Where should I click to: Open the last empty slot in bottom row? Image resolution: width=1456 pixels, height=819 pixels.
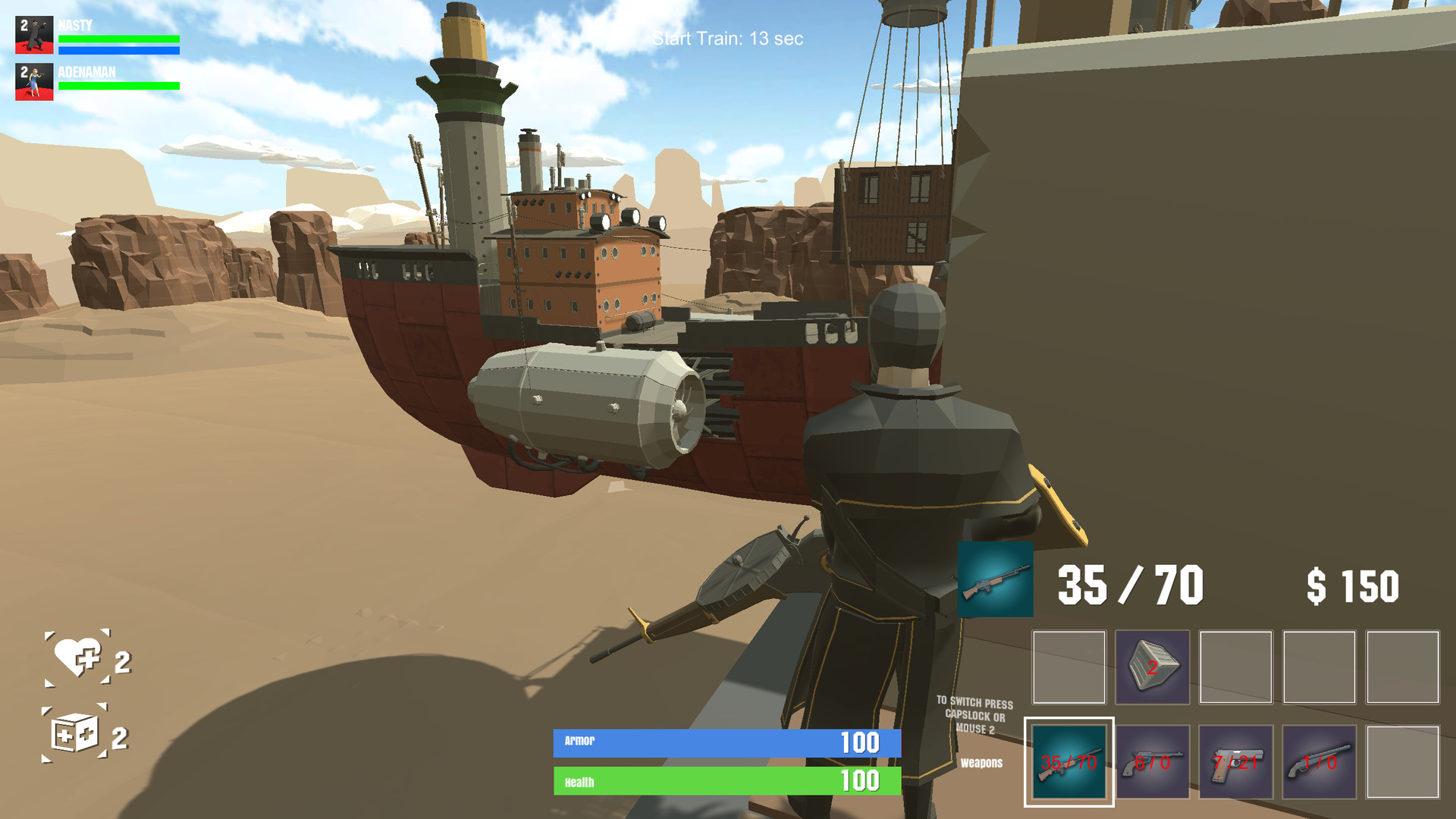1403,761
